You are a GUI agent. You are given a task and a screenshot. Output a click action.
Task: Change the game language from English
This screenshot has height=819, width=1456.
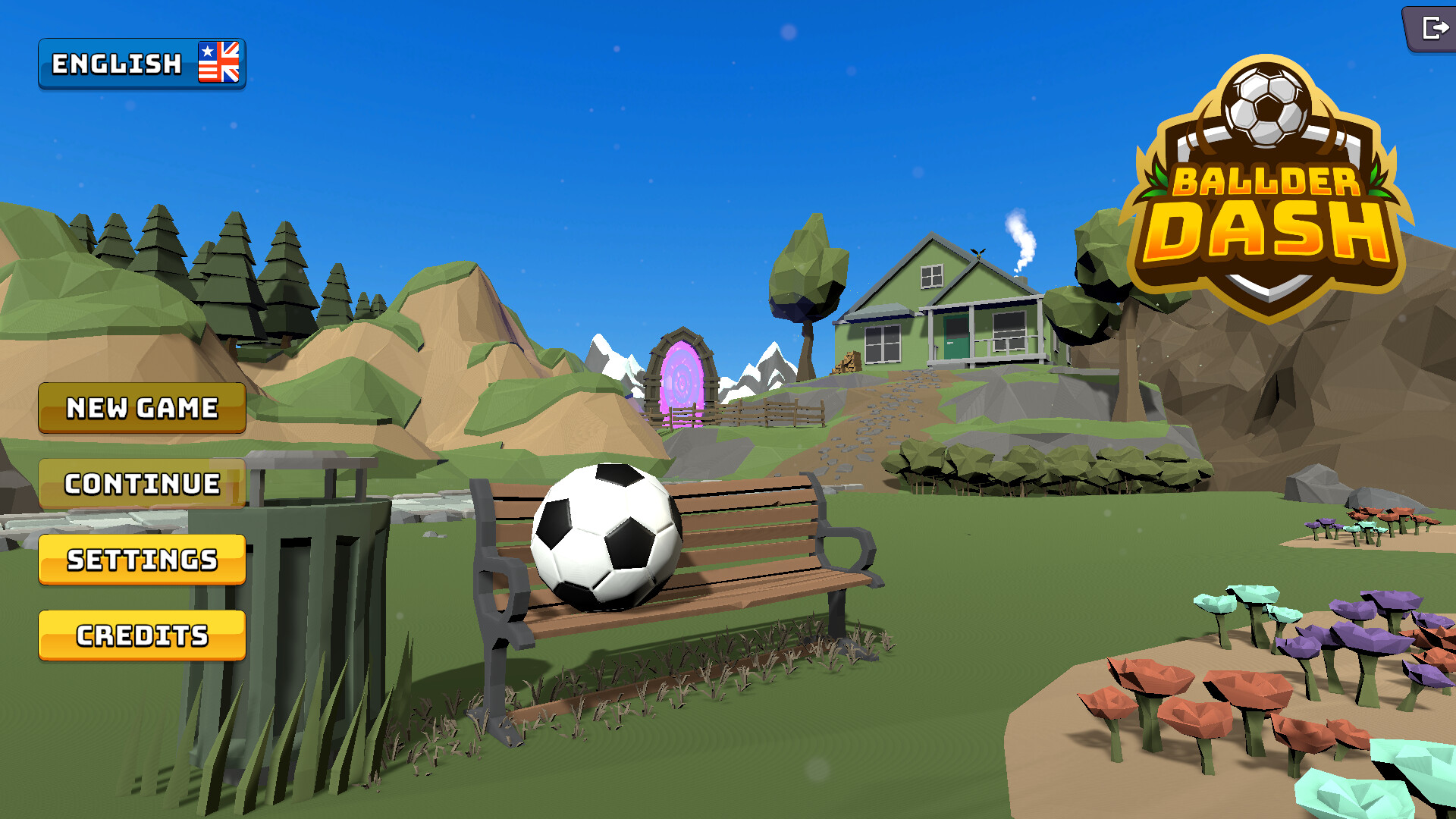tap(141, 64)
